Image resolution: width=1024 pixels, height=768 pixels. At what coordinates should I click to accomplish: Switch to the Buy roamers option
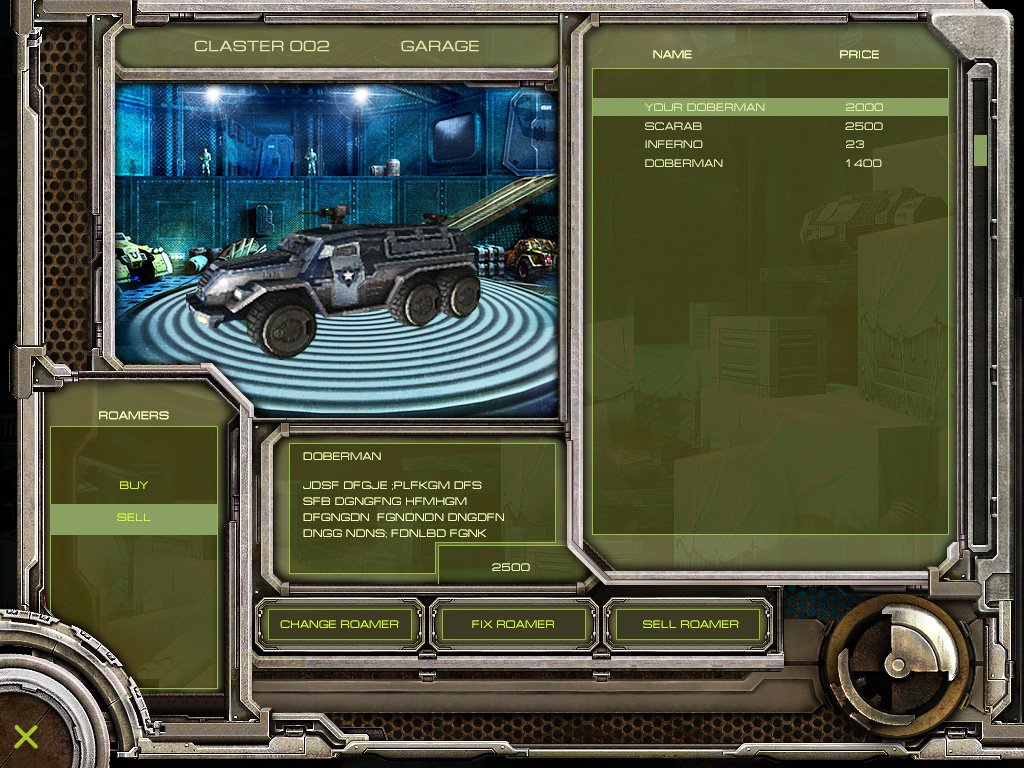click(x=134, y=485)
